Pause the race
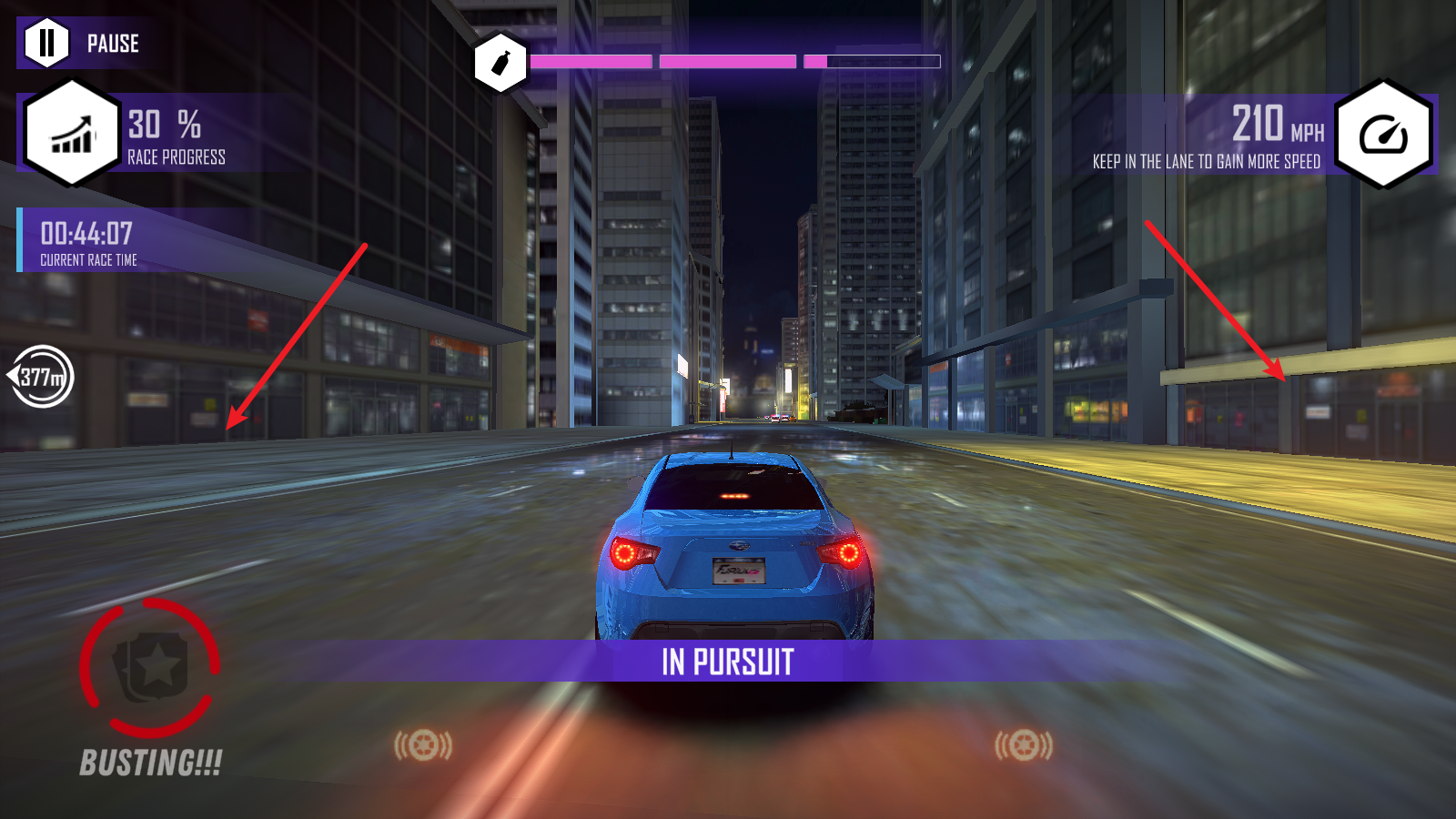Image resolution: width=1456 pixels, height=819 pixels. (x=47, y=43)
